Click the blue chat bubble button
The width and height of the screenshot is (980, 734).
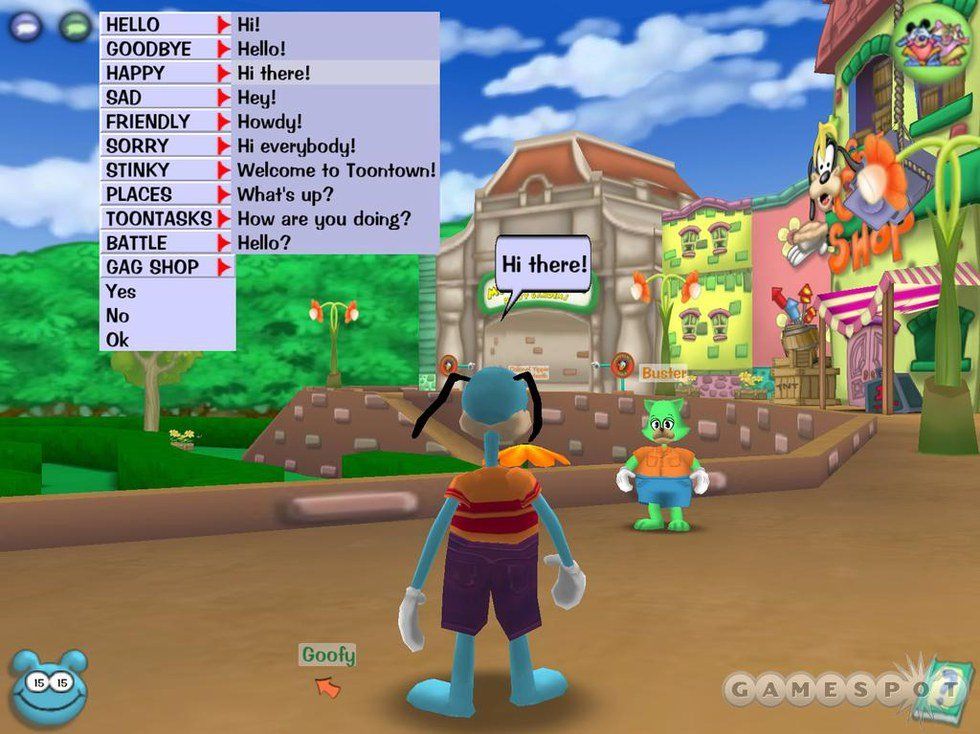click(x=26, y=26)
